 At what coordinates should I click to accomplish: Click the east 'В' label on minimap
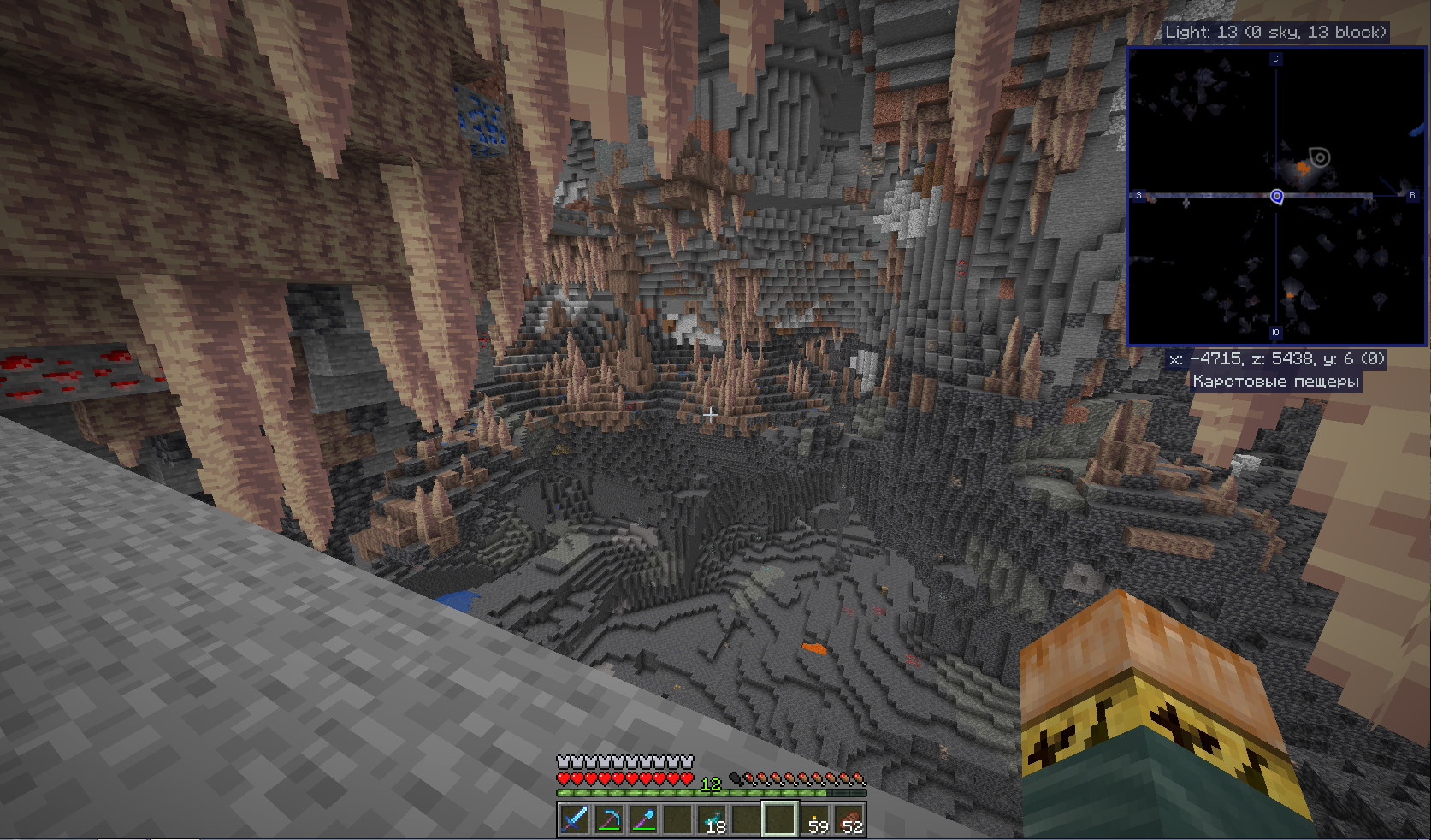(1412, 196)
